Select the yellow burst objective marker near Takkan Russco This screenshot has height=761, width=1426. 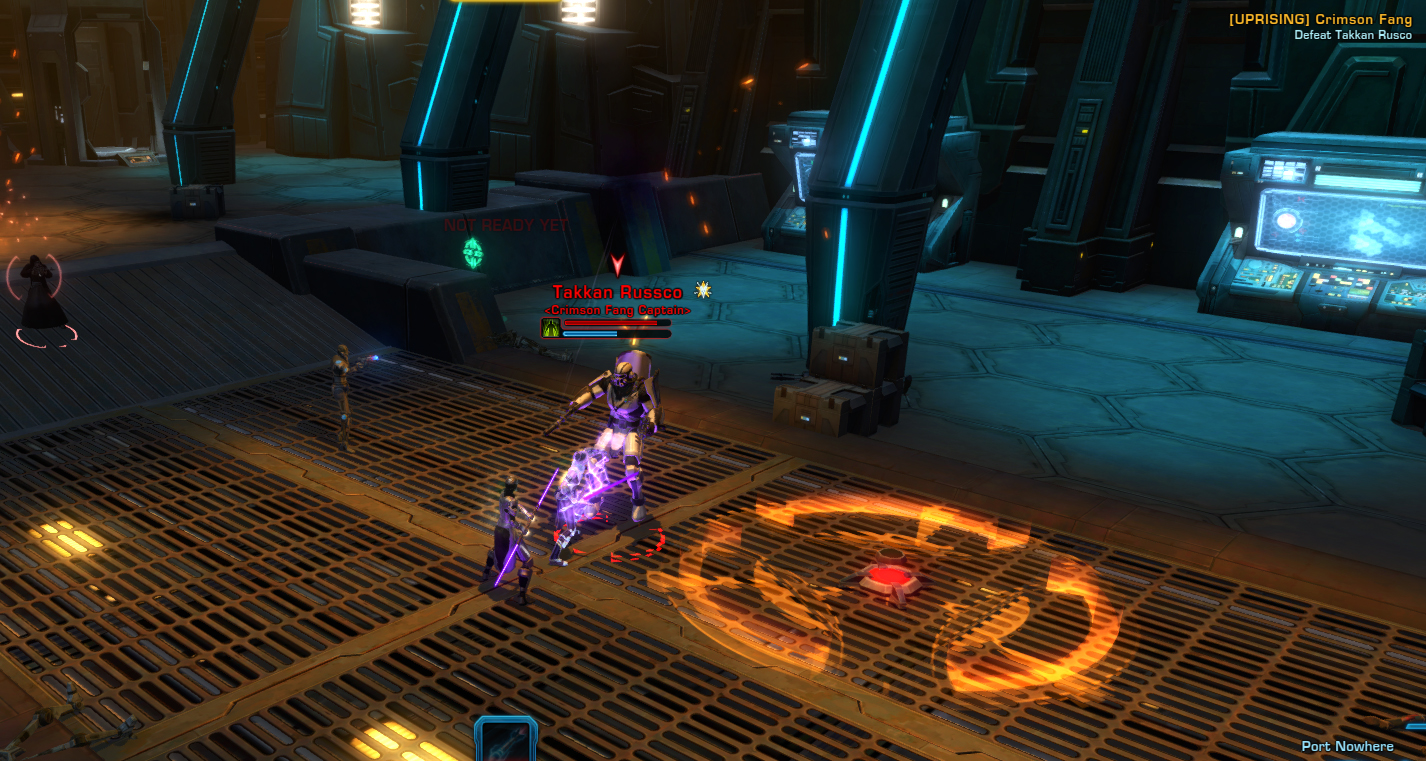[x=701, y=292]
